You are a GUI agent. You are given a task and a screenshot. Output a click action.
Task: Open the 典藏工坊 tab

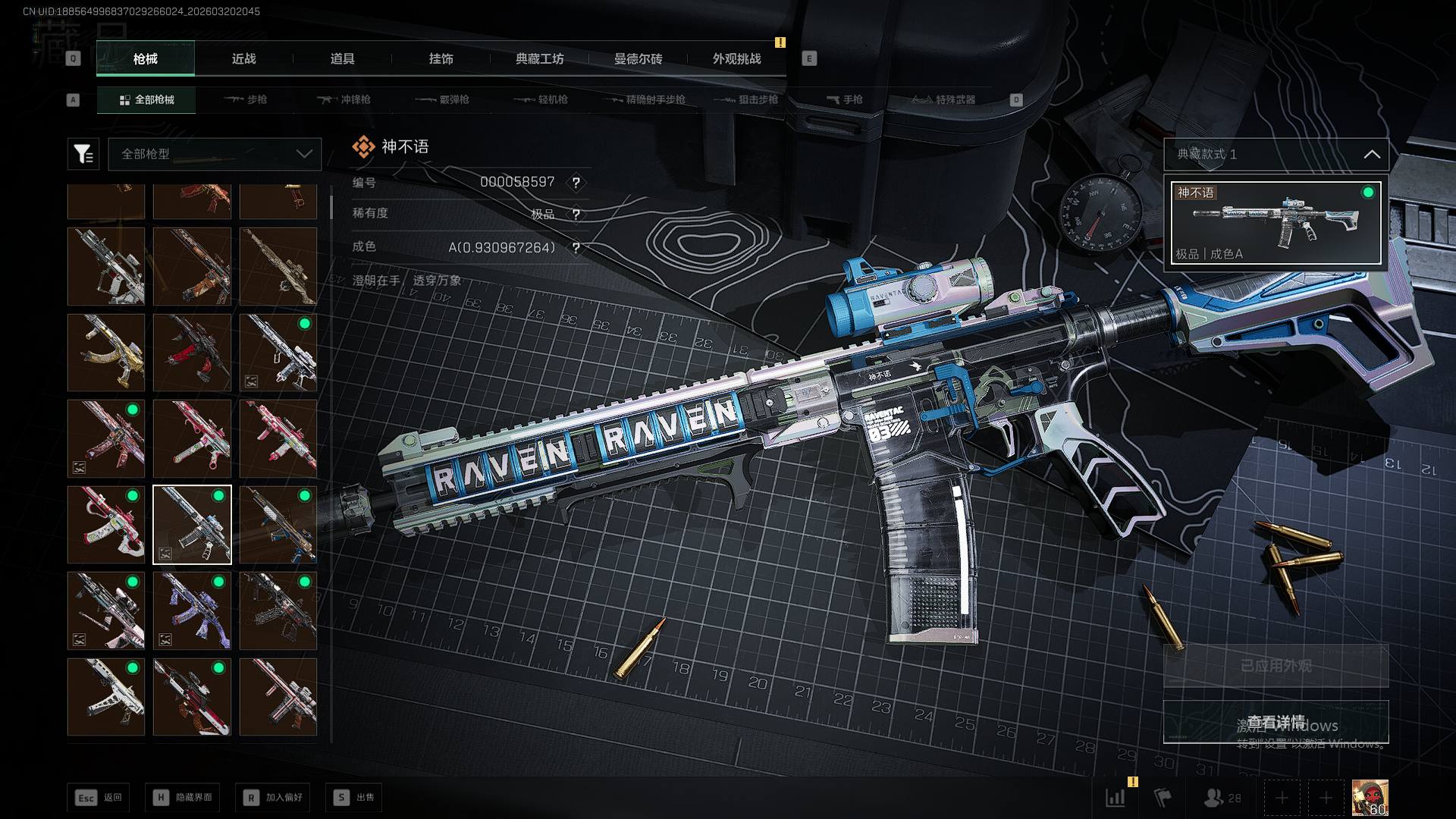click(539, 59)
